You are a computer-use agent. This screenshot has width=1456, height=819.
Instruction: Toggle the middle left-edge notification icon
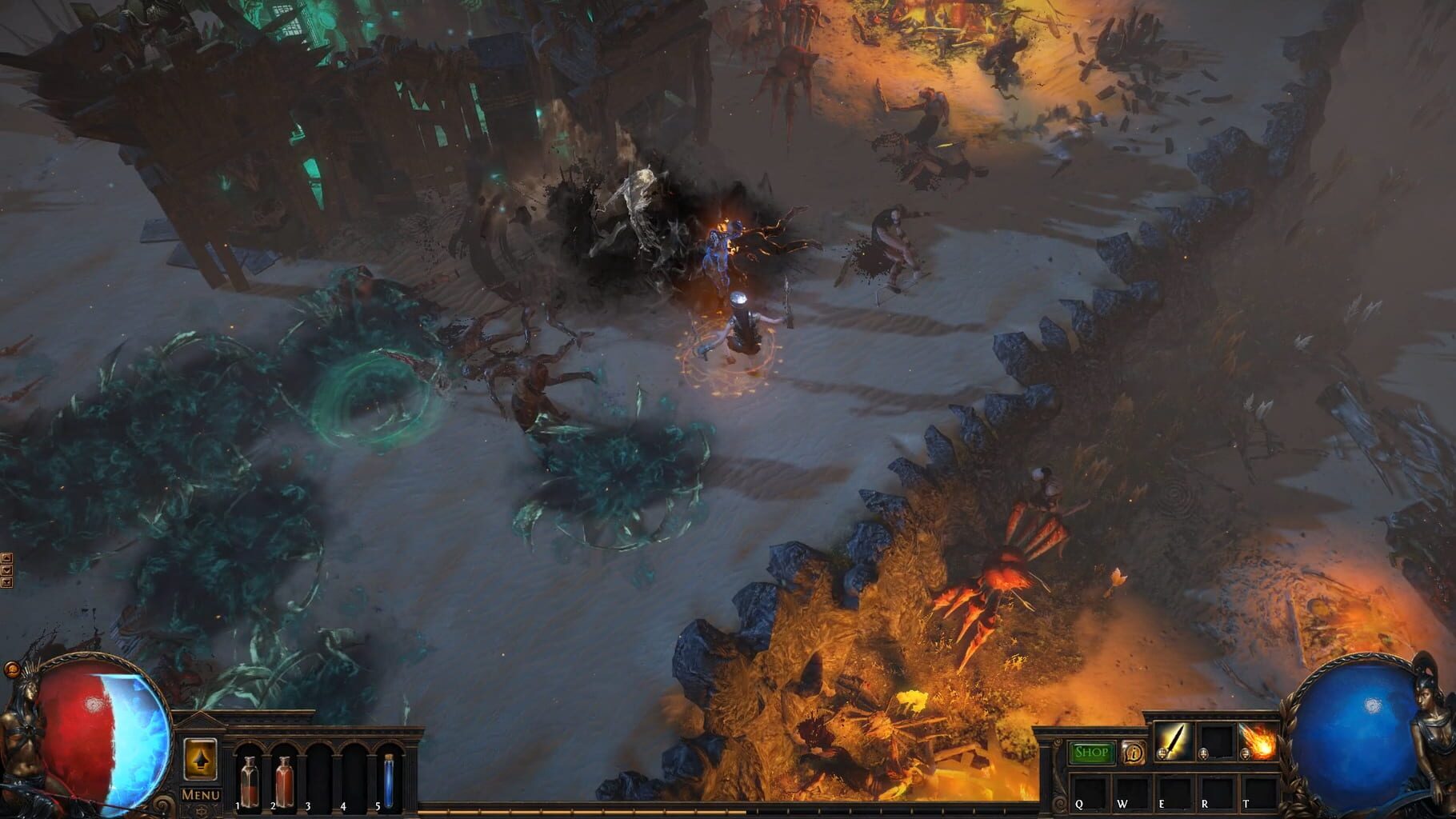(6, 569)
